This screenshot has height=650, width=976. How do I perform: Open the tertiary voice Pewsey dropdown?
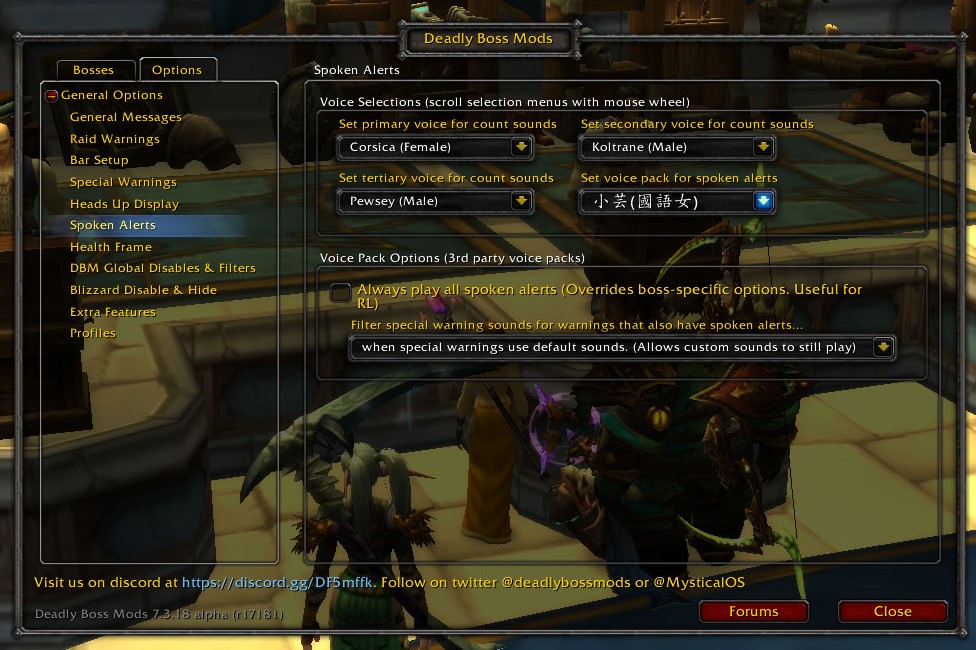click(x=520, y=201)
